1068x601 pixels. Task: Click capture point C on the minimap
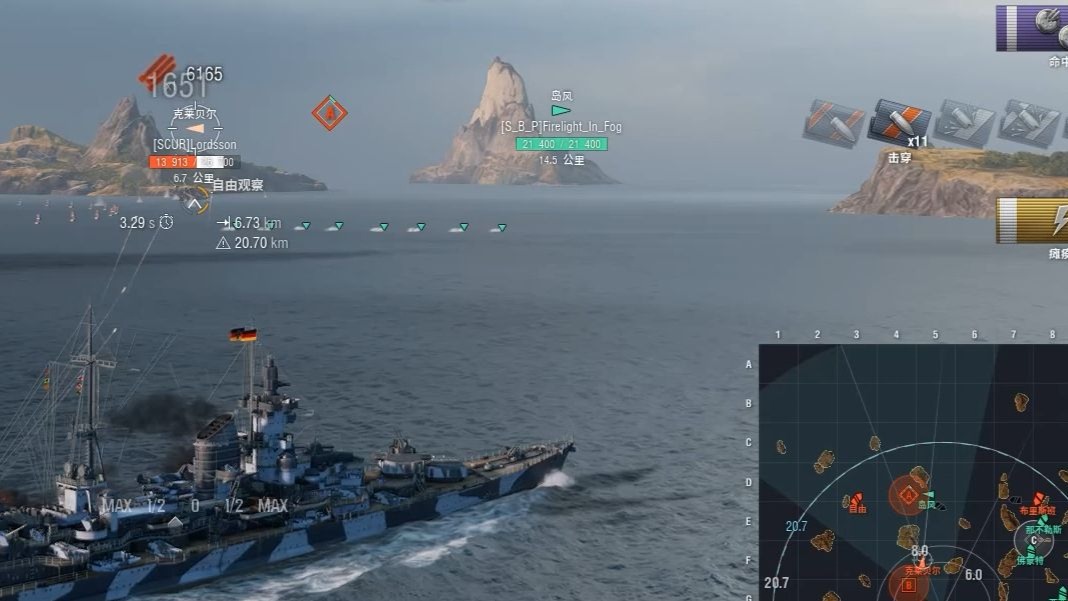click(x=1032, y=541)
